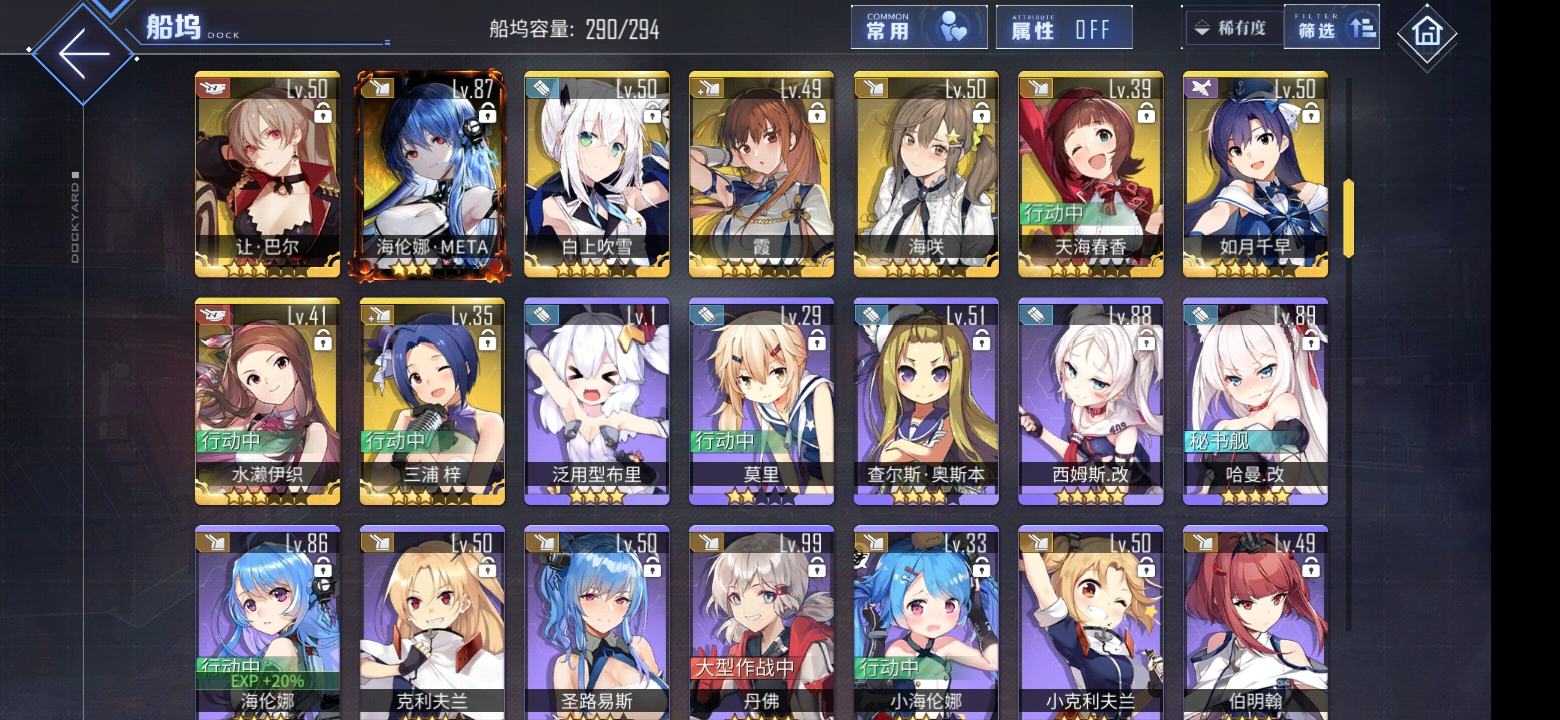1560x720 pixels.
Task: Toggle the 常用 common filter
Action: coord(918,28)
